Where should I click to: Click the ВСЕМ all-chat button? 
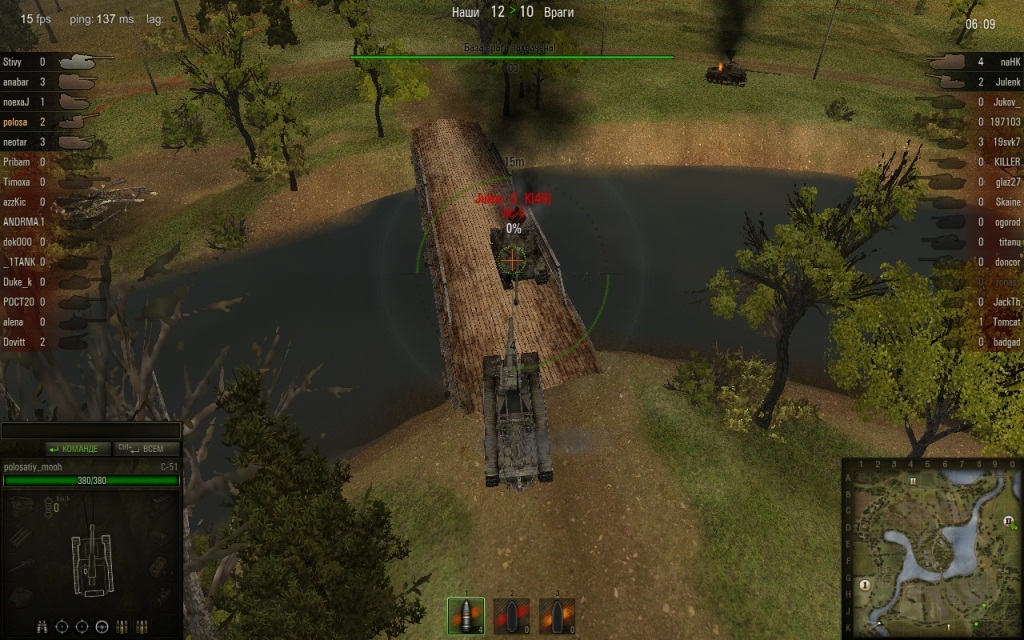point(147,449)
